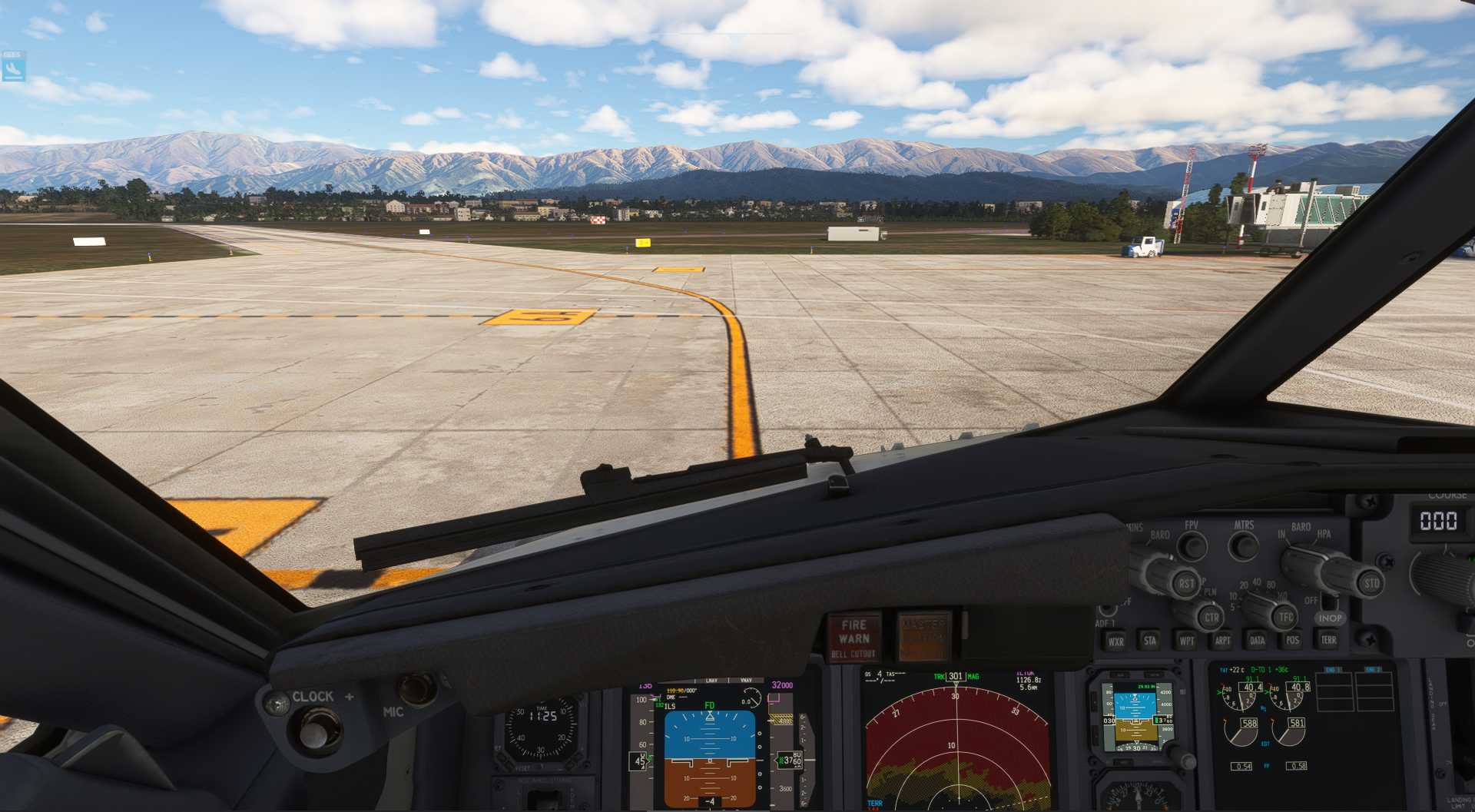
Task: Open the landing-plane overlay icon
Action: (13, 67)
